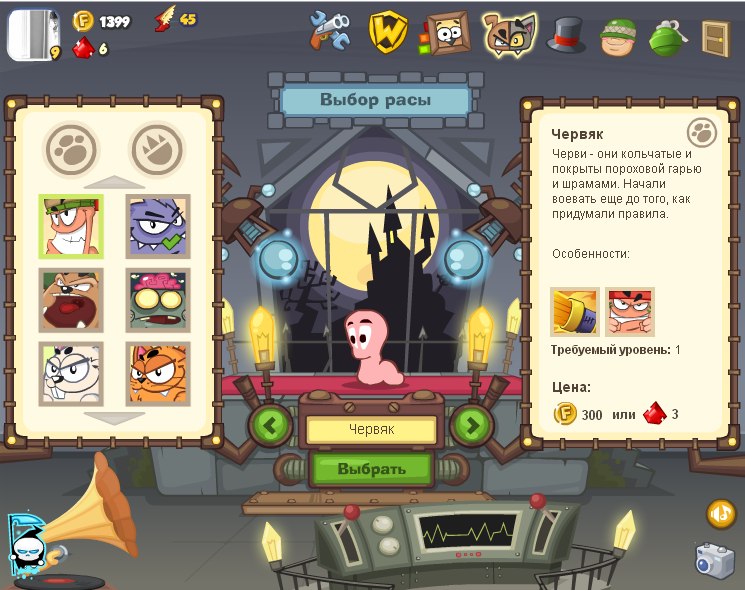745x590 pixels.
Task: Open the claw paw filter tab
Action: [158, 149]
